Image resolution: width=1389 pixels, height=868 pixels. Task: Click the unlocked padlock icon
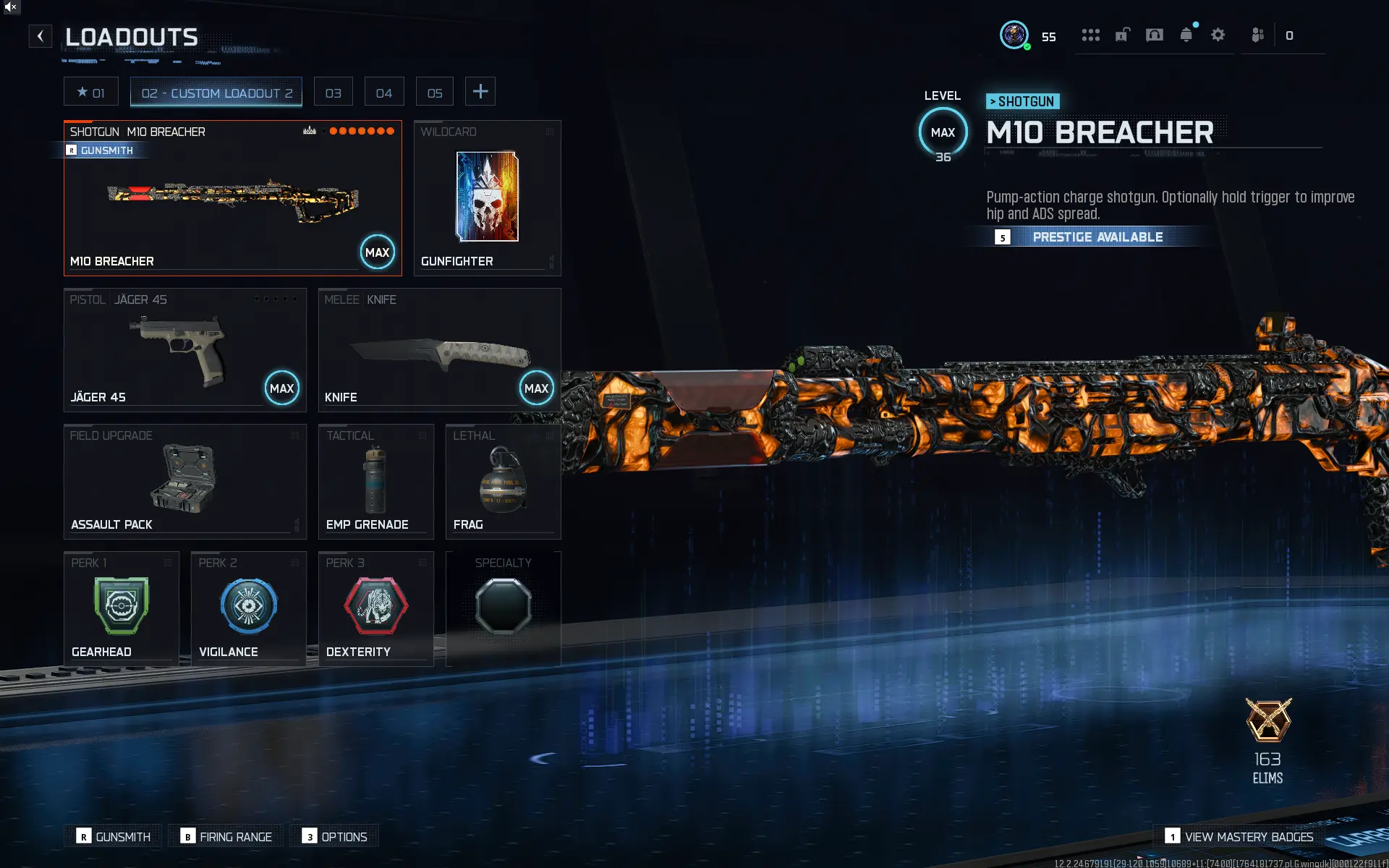click(x=1123, y=34)
